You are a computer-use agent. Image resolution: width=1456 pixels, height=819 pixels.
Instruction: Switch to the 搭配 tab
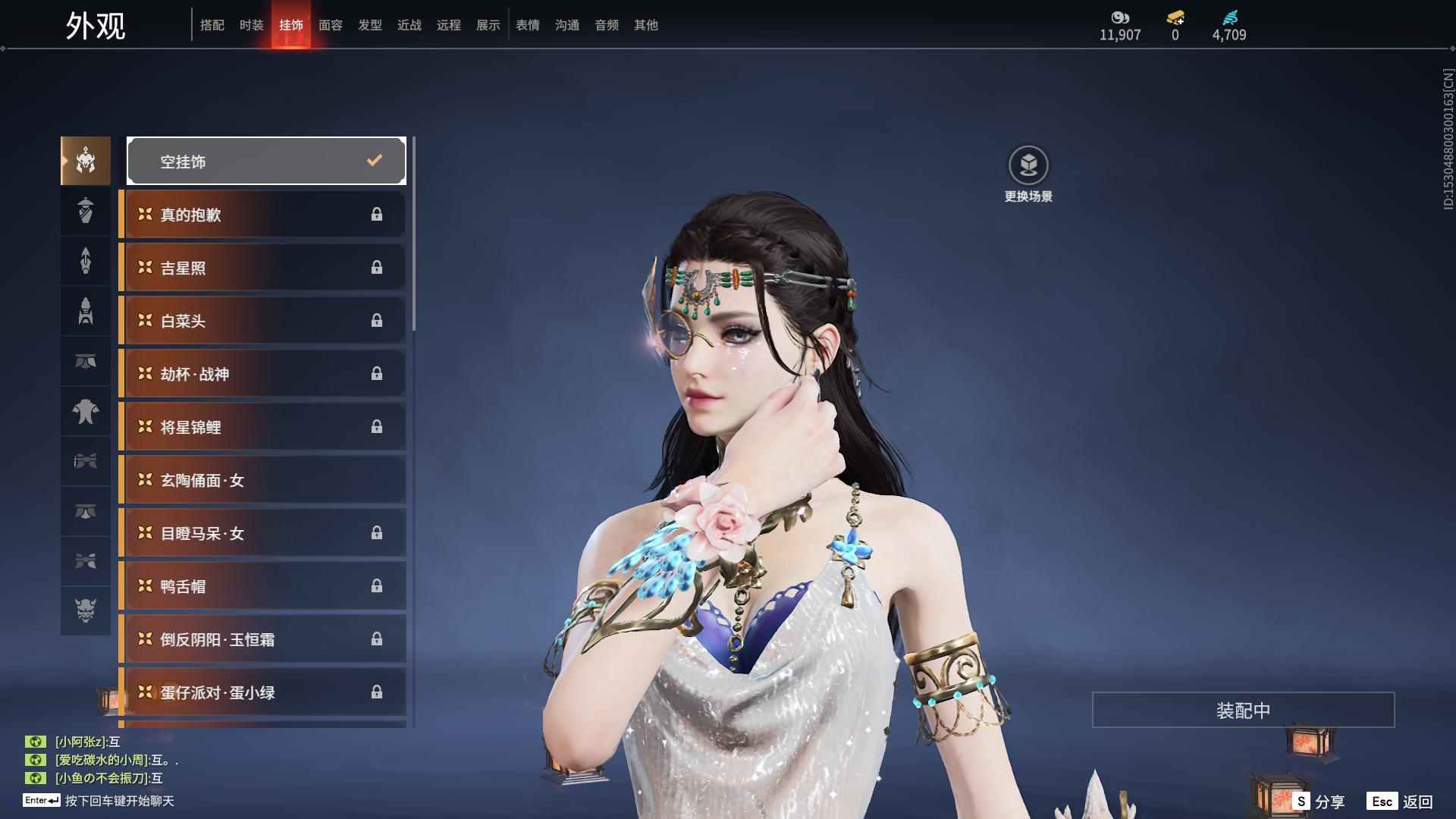(x=212, y=25)
